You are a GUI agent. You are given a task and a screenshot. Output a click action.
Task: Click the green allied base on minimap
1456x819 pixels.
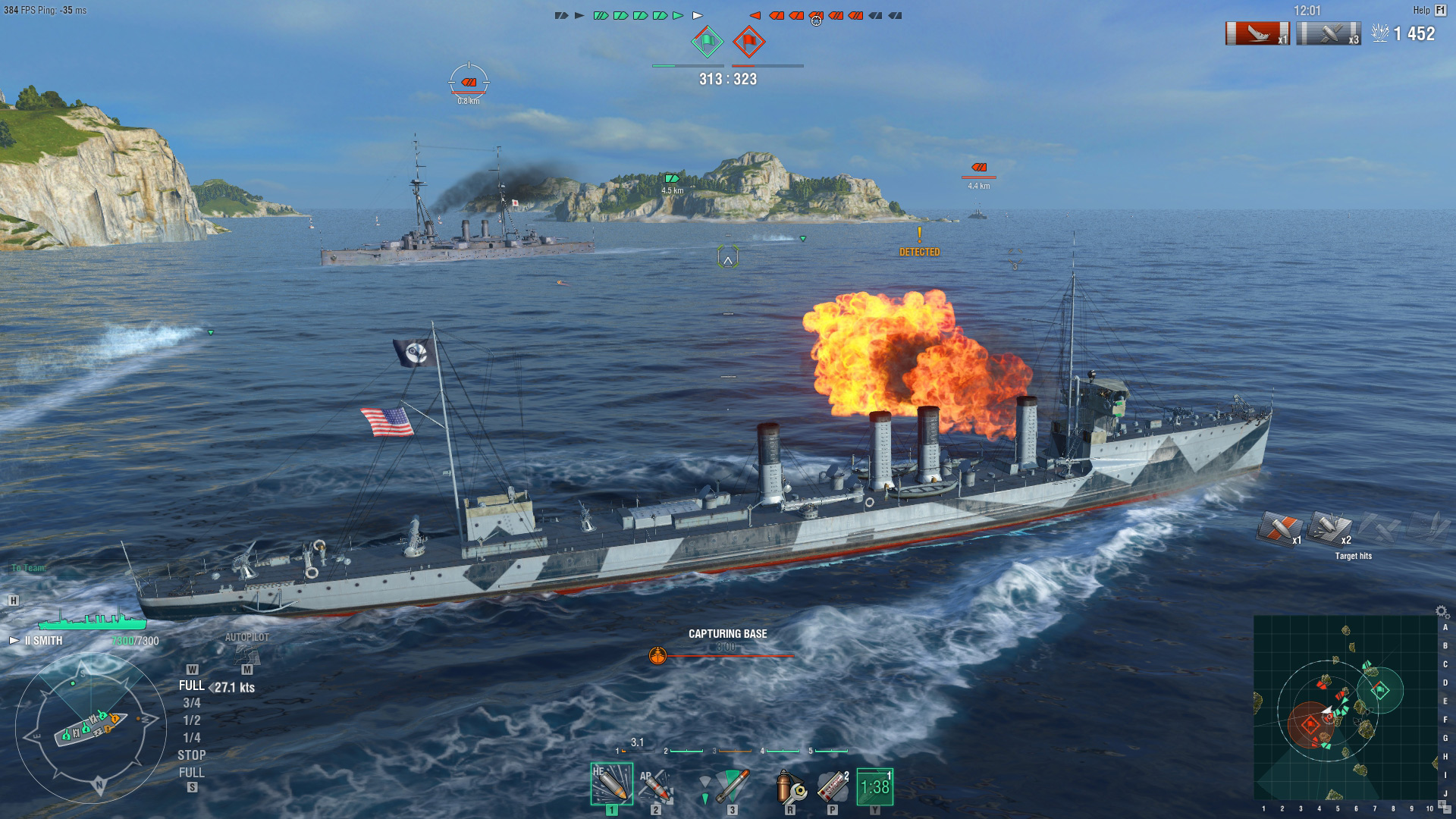click(1380, 690)
